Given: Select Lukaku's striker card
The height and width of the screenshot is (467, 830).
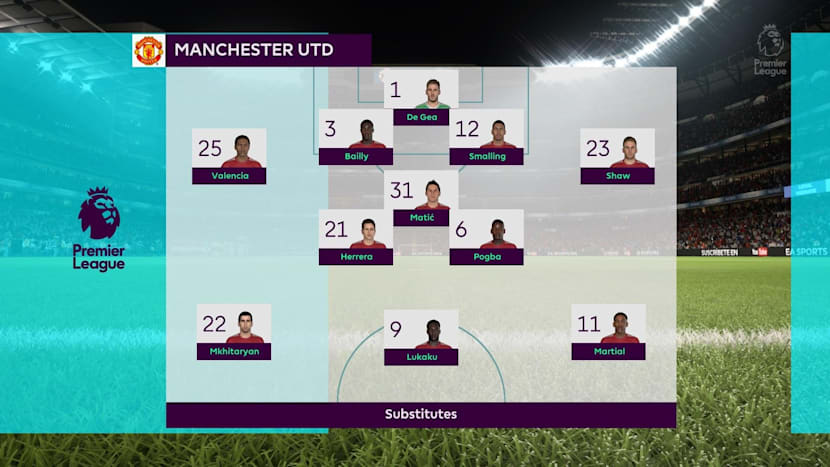Looking at the screenshot, I should click(x=421, y=338).
